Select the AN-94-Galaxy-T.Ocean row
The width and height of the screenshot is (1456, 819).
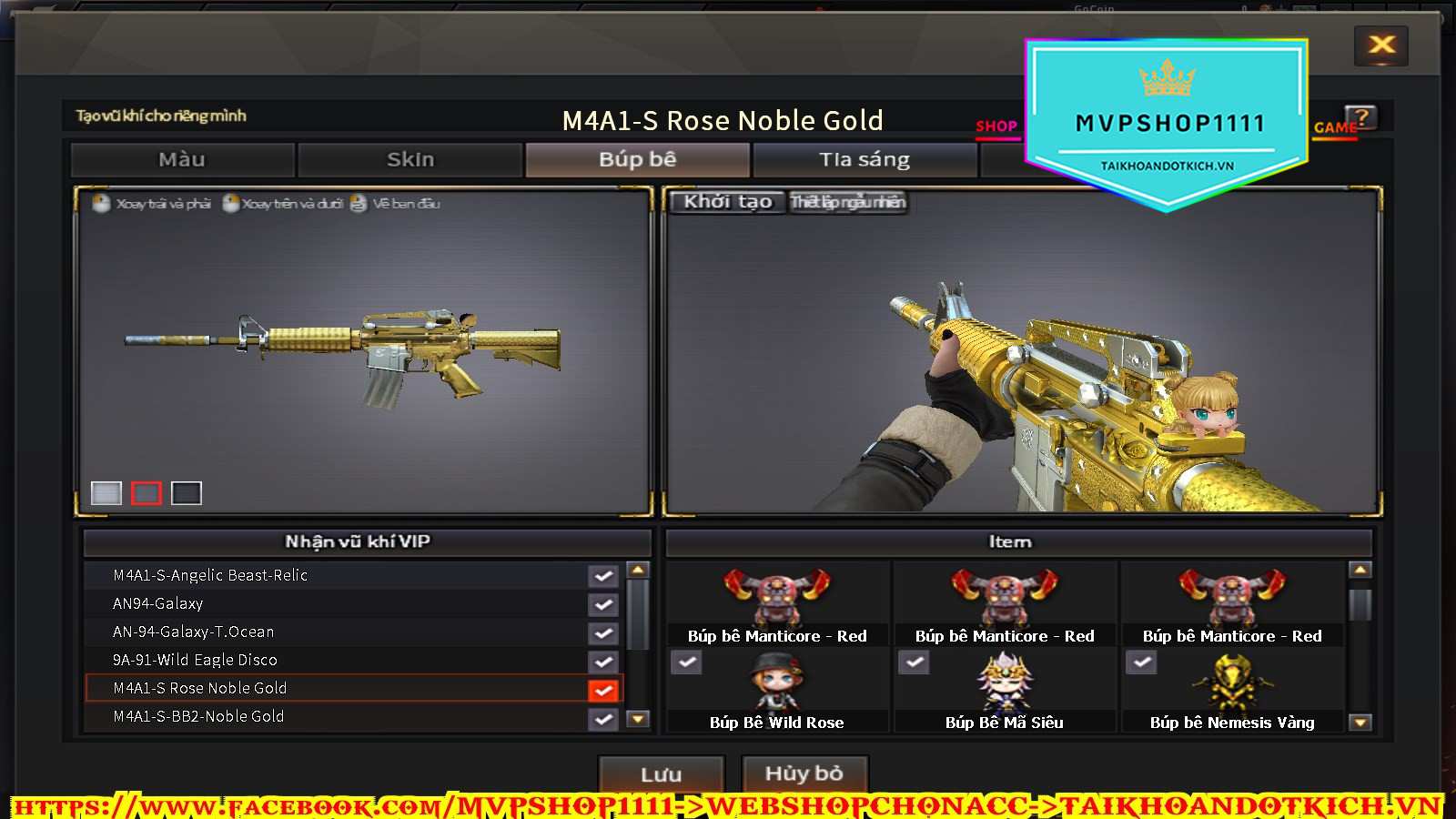click(x=193, y=632)
